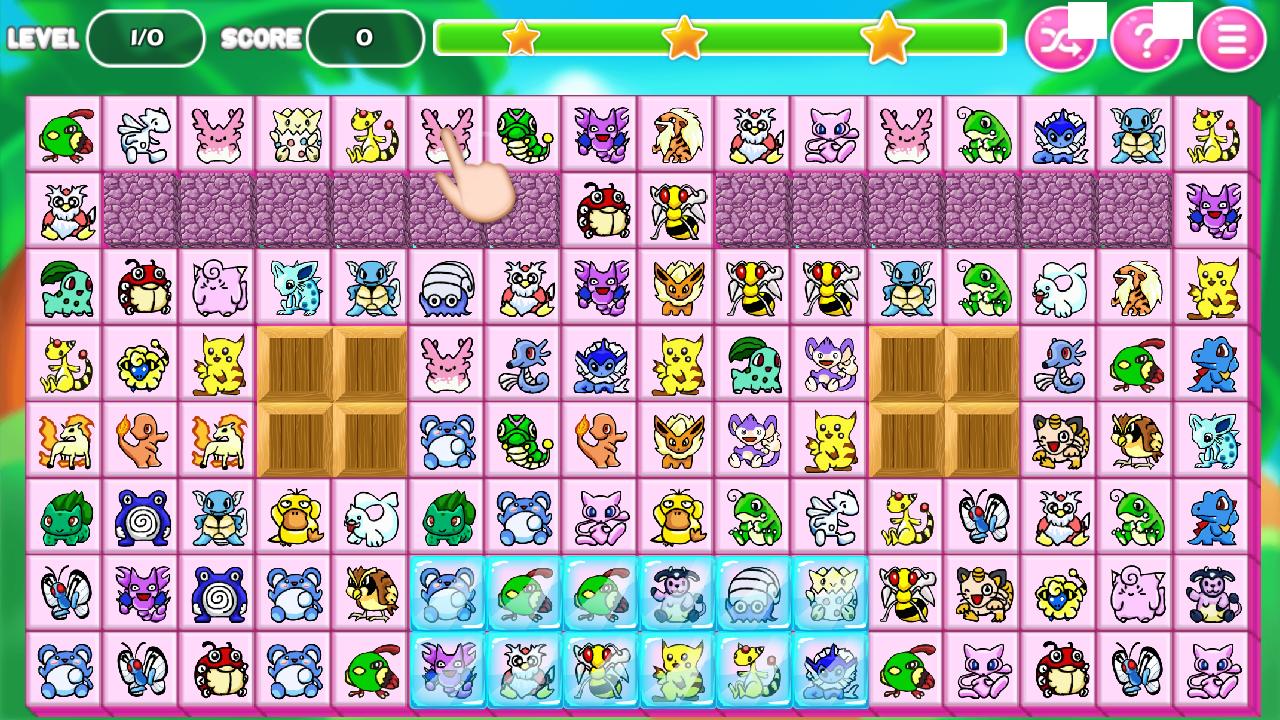Open the hamburger menu
Screen dimensions: 1280x720
pyautogui.click(x=1232, y=40)
